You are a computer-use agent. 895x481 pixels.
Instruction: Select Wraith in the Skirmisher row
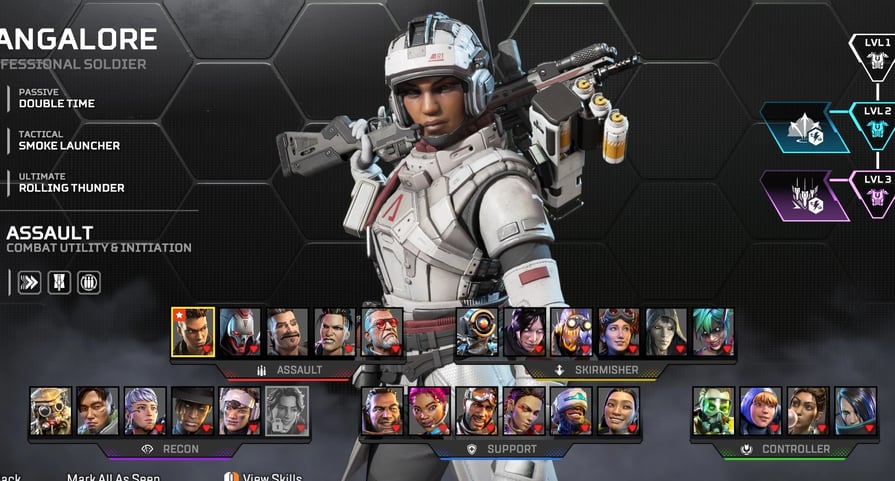pos(524,332)
